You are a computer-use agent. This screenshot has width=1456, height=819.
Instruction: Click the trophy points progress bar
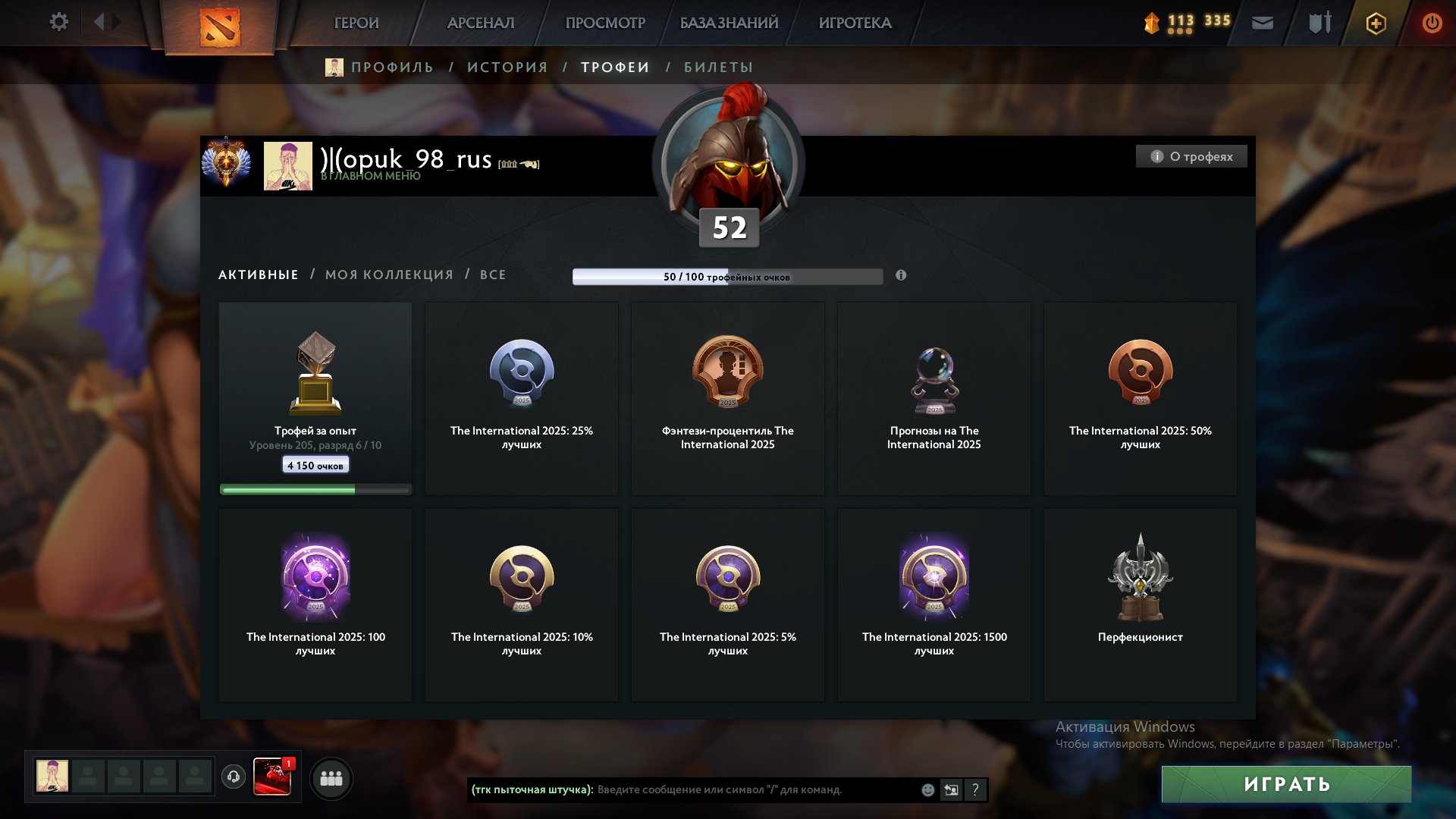coord(728,277)
